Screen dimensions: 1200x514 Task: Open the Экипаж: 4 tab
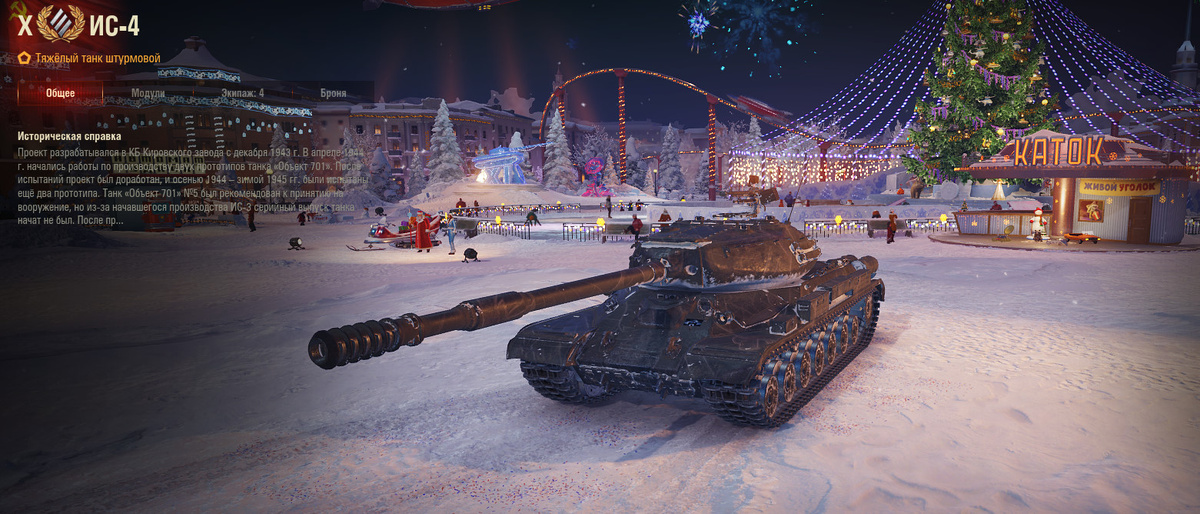click(242, 93)
